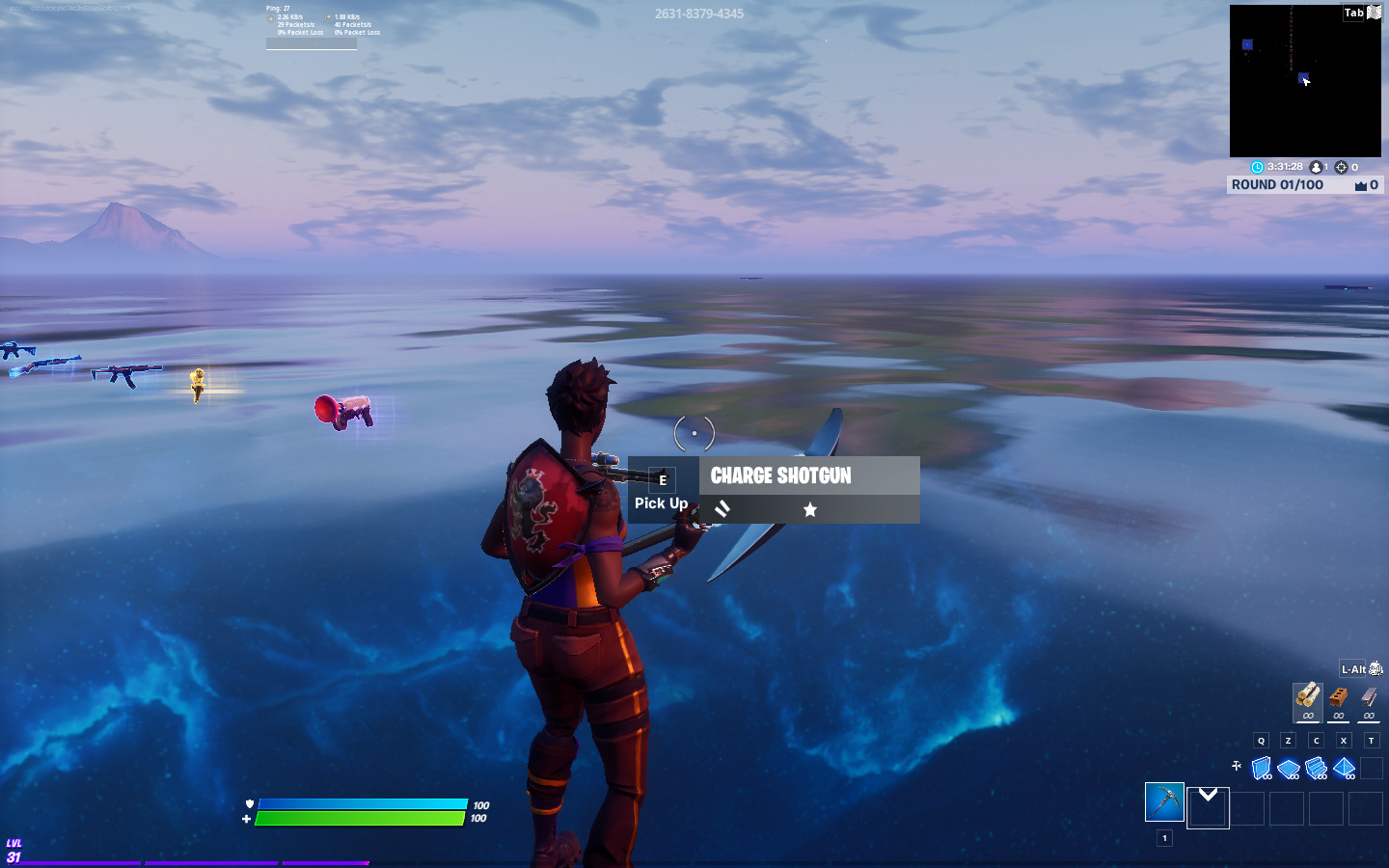Click the players-remaining icon under the minimap
Viewport: 1389px width, 868px height.
point(1316,167)
